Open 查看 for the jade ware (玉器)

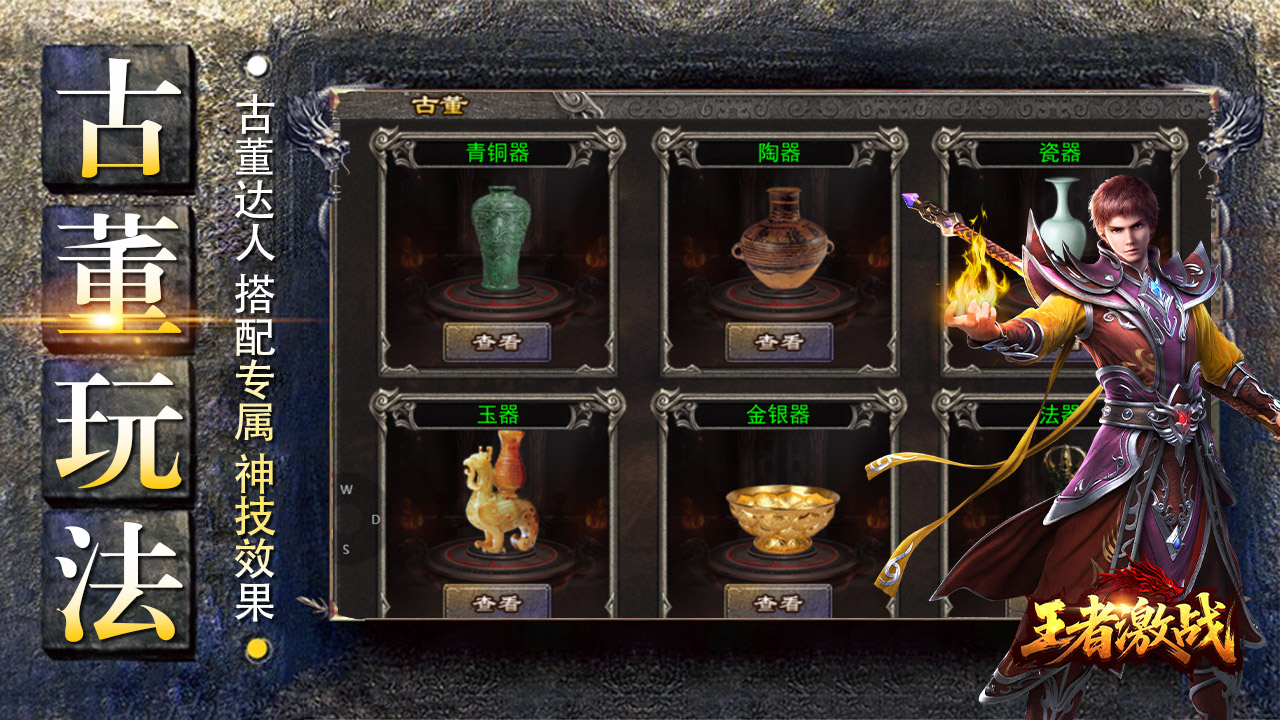[497, 602]
